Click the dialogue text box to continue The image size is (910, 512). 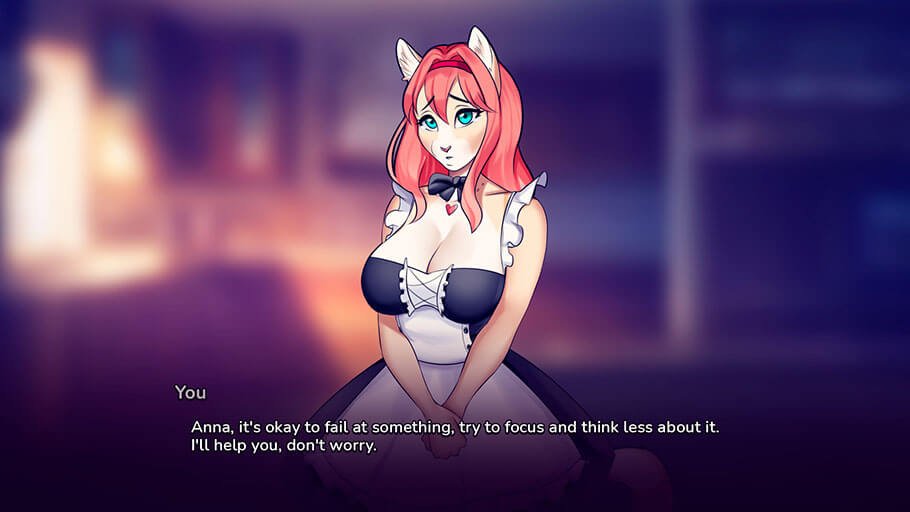pyautogui.click(x=455, y=436)
